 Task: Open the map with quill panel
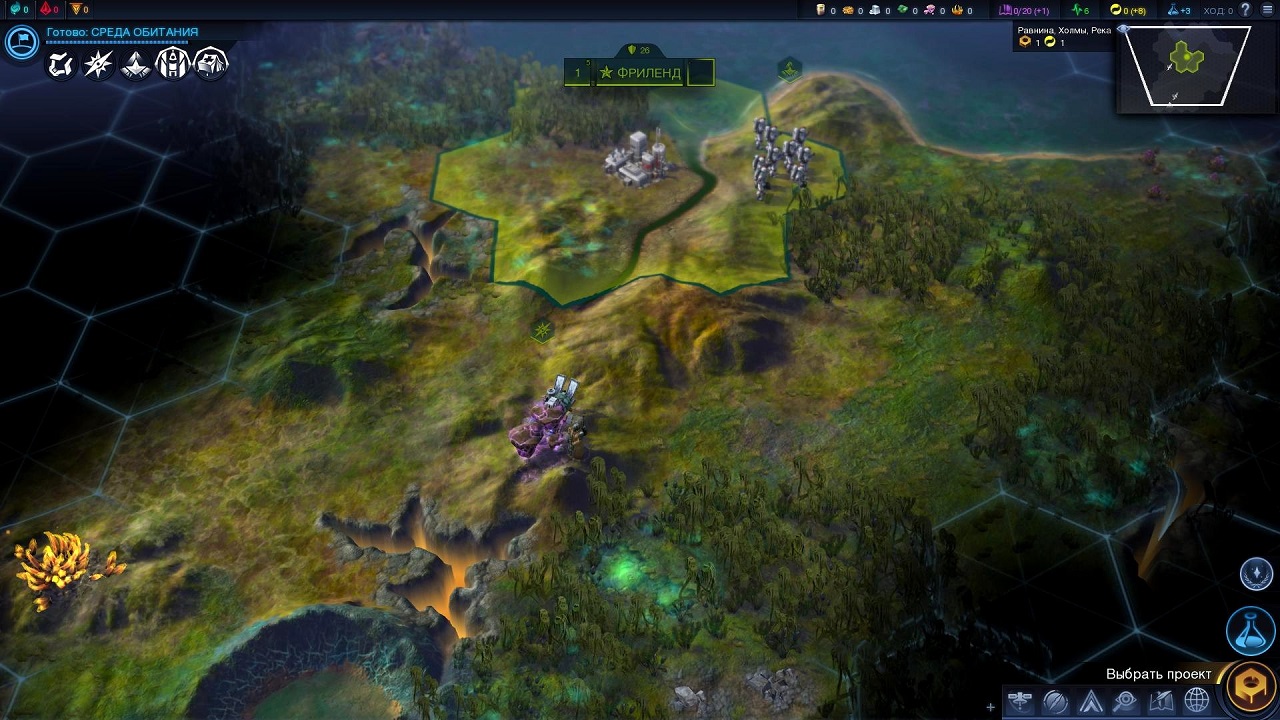tap(1161, 700)
